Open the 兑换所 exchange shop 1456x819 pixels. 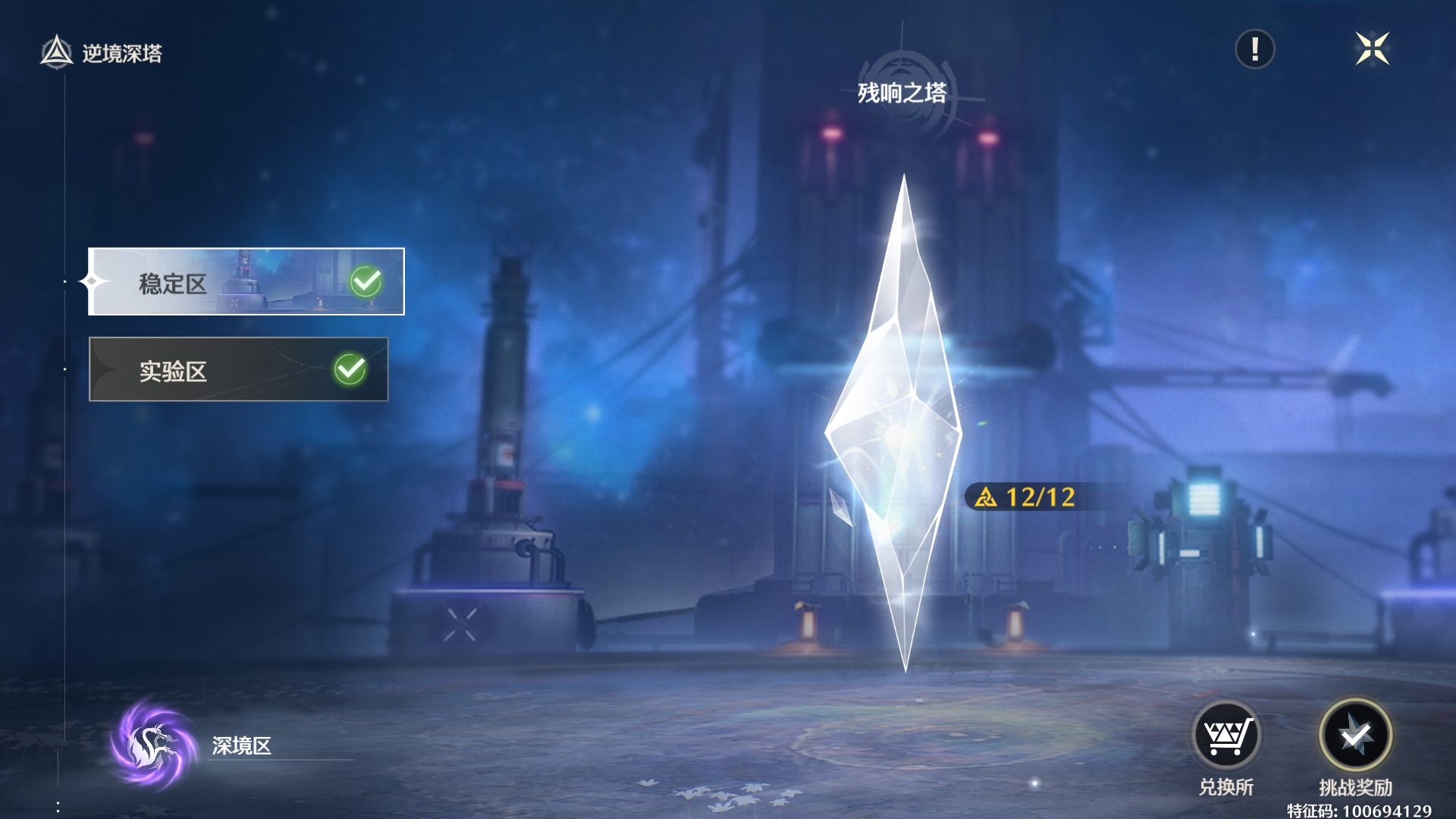point(1226,736)
